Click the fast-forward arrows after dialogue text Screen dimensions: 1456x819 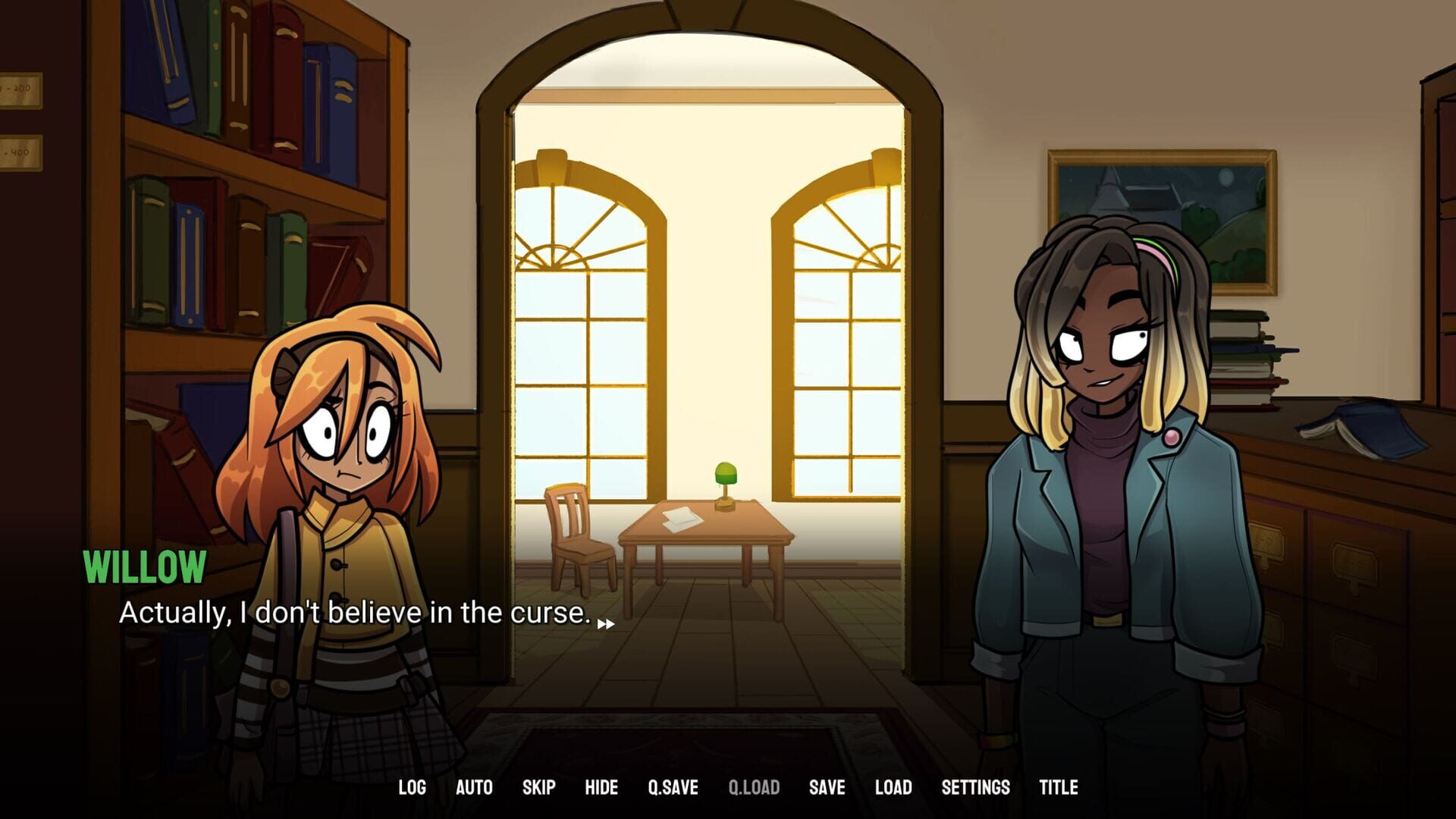pyautogui.click(x=606, y=622)
